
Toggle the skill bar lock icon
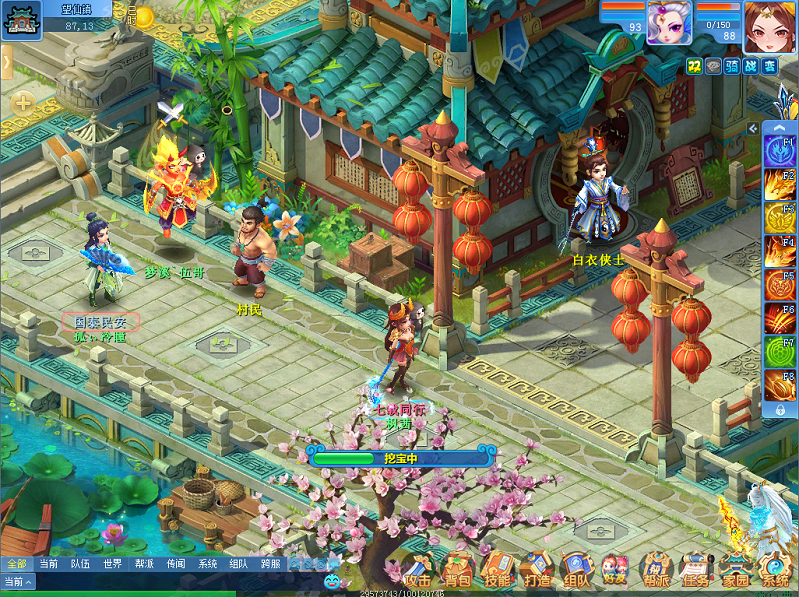click(780, 410)
